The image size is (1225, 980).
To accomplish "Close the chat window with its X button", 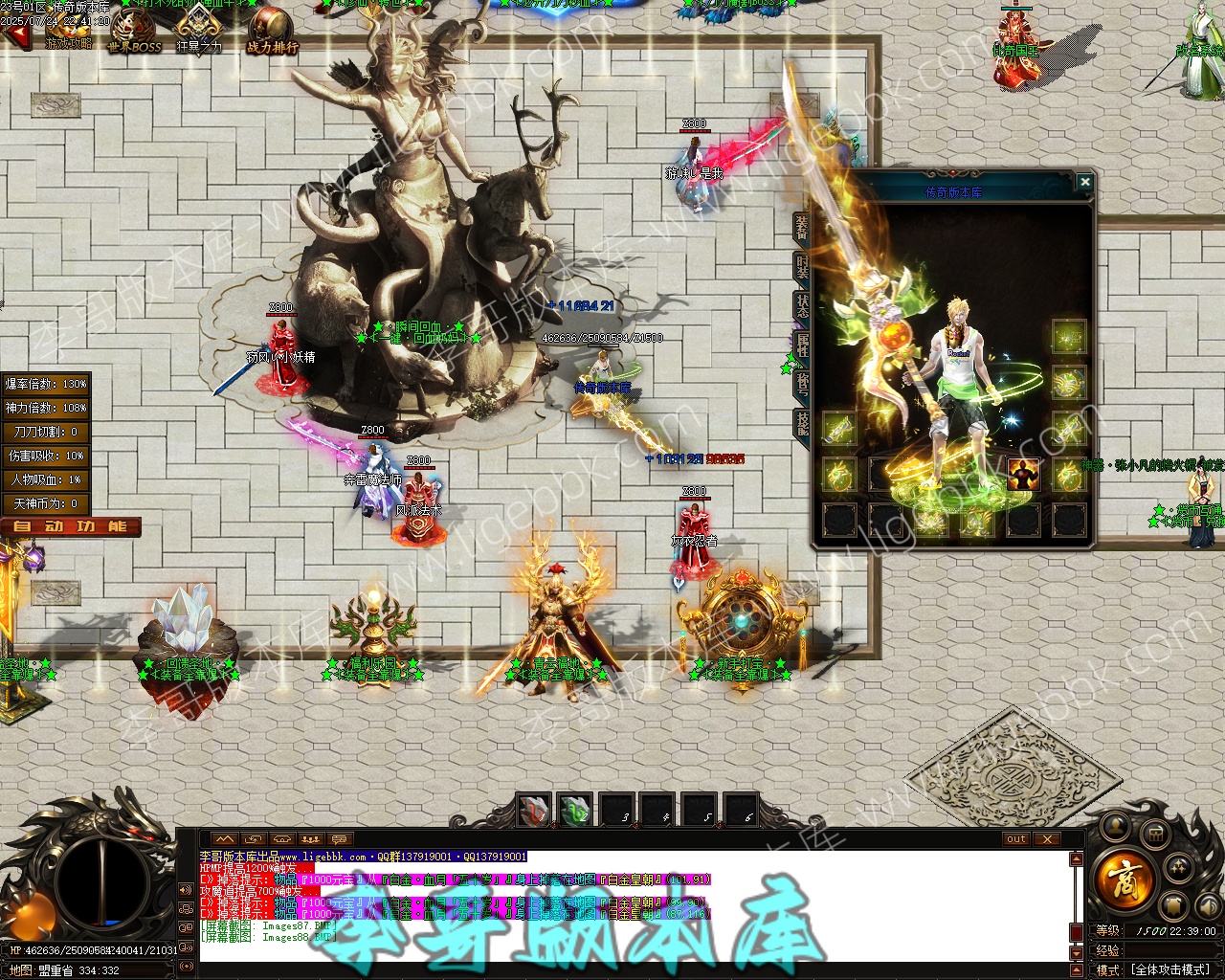I will pyautogui.click(x=1047, y=839).
